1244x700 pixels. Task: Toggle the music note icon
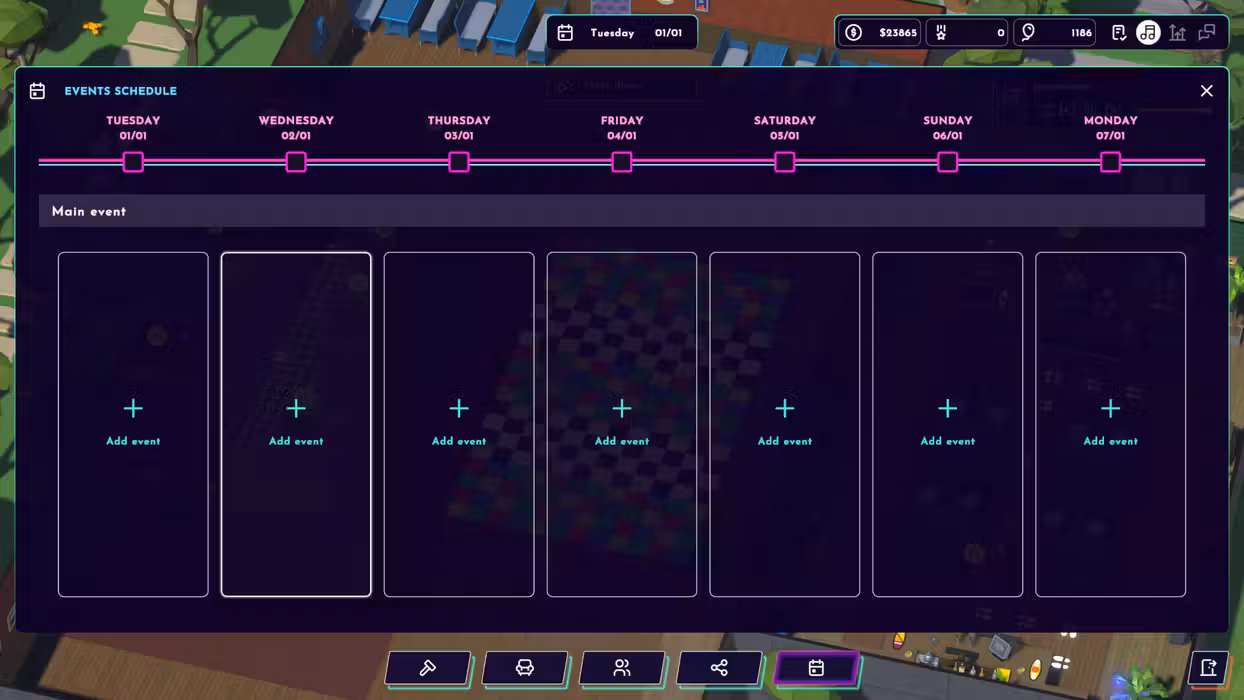click(x=1148, y=33)
